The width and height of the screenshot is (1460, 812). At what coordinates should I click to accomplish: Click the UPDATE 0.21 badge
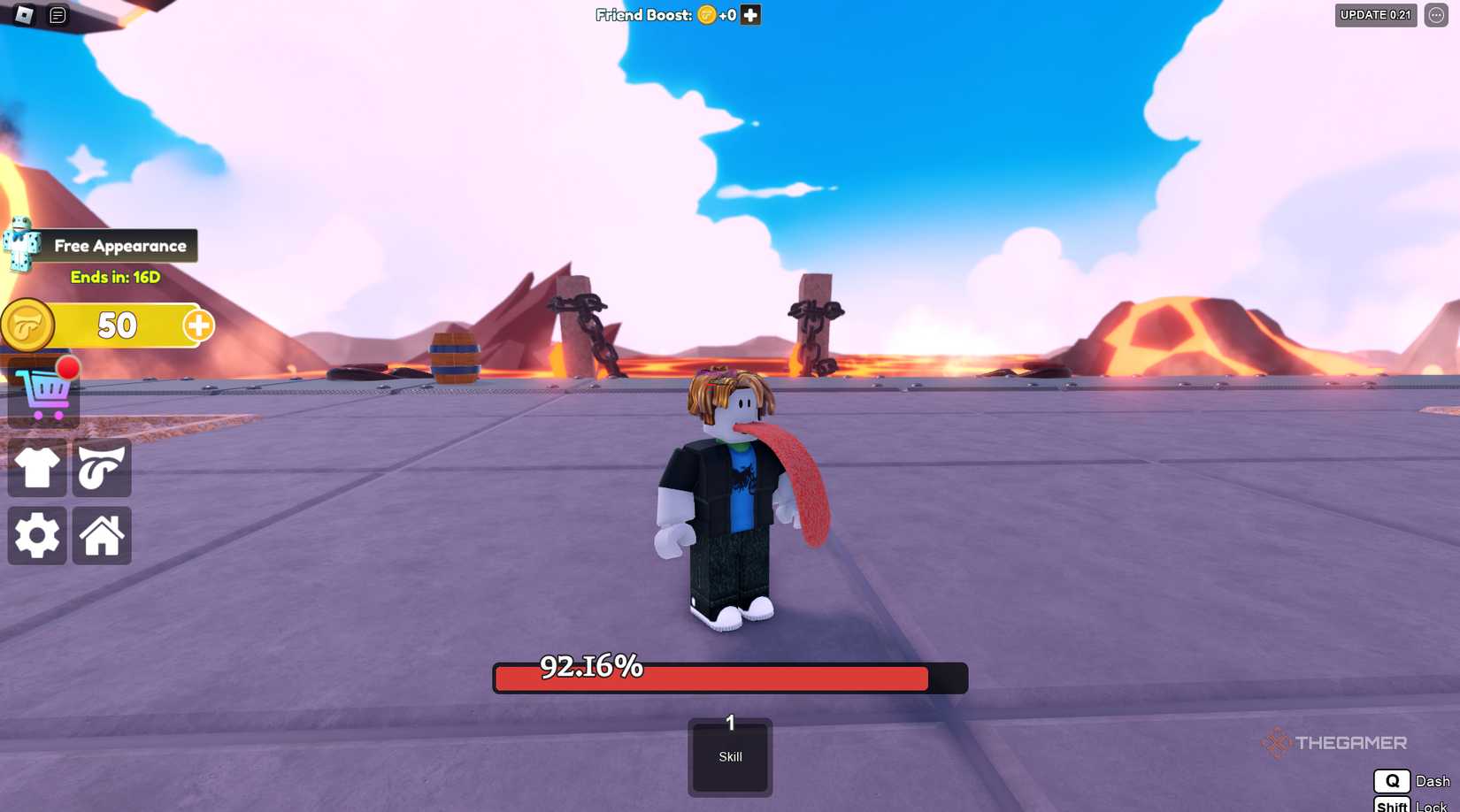click(1374, 15)
